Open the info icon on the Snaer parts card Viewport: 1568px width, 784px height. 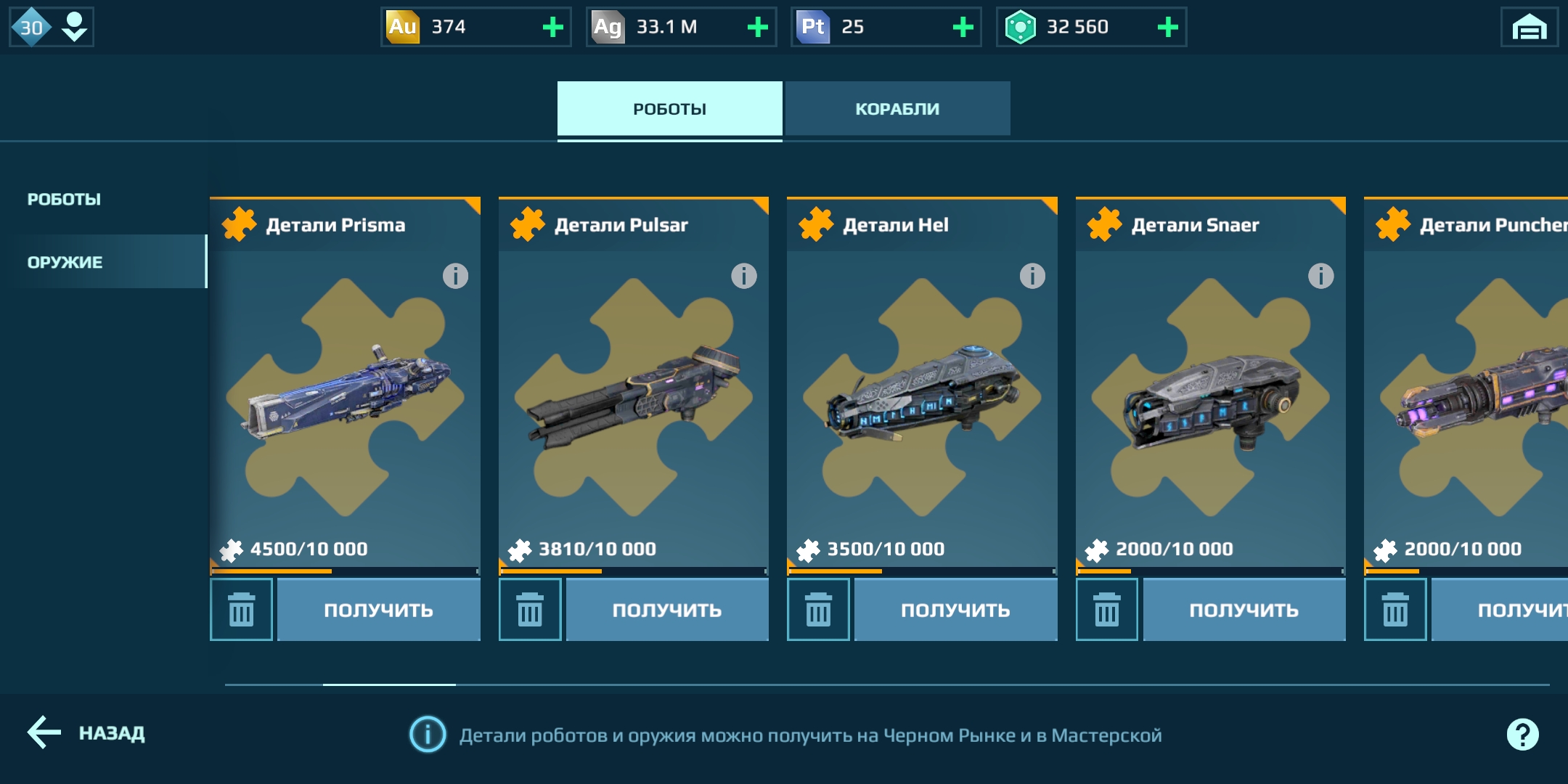[x=1320, y=275]
